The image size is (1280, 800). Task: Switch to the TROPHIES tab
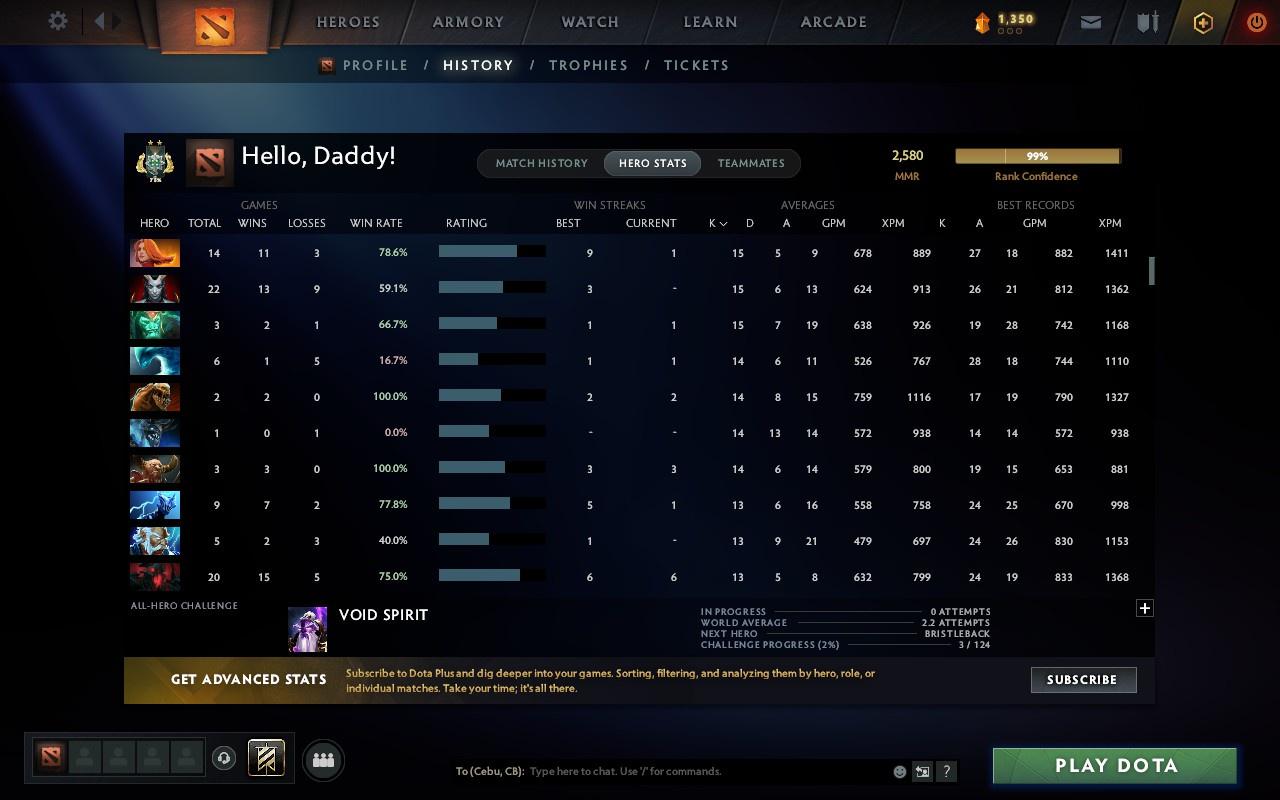[x=588, y=65]
